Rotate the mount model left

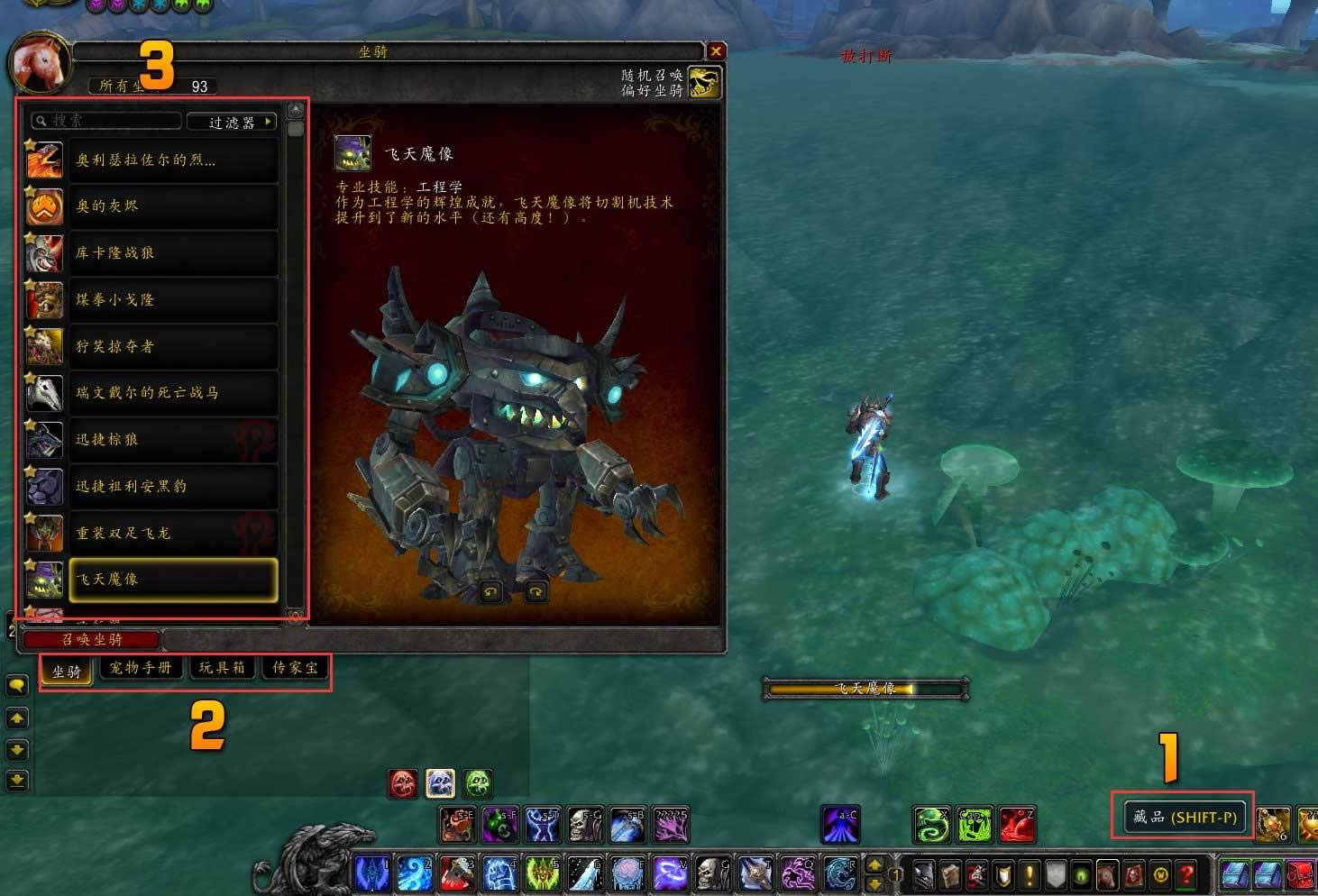pyautogui.click(x=490, y=592)
